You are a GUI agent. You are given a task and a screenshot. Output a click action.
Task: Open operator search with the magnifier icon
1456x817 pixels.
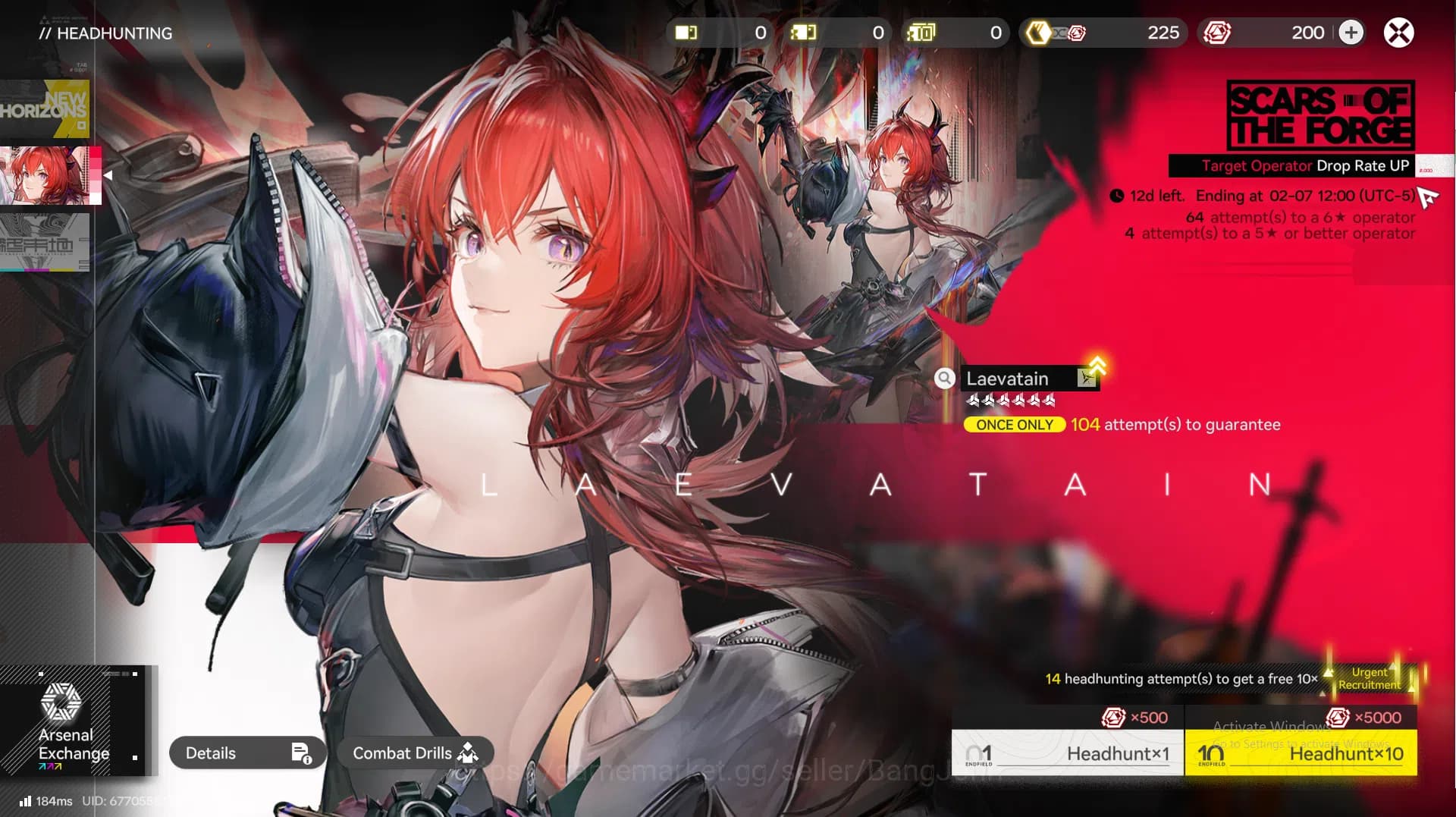[x=945, y=379]
